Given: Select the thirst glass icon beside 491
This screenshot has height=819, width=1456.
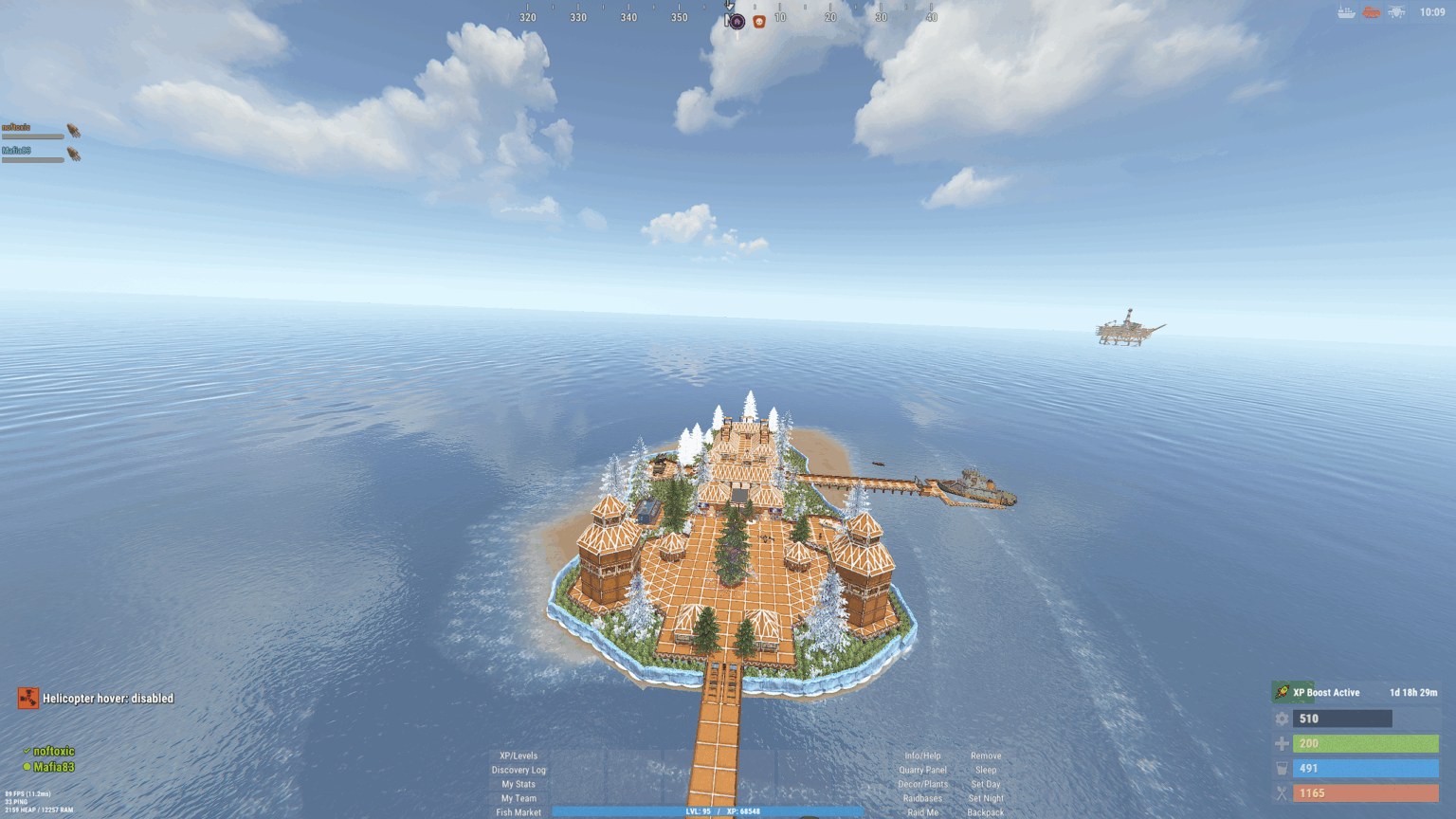Looking at the screenshot, I should (1282, 768).
